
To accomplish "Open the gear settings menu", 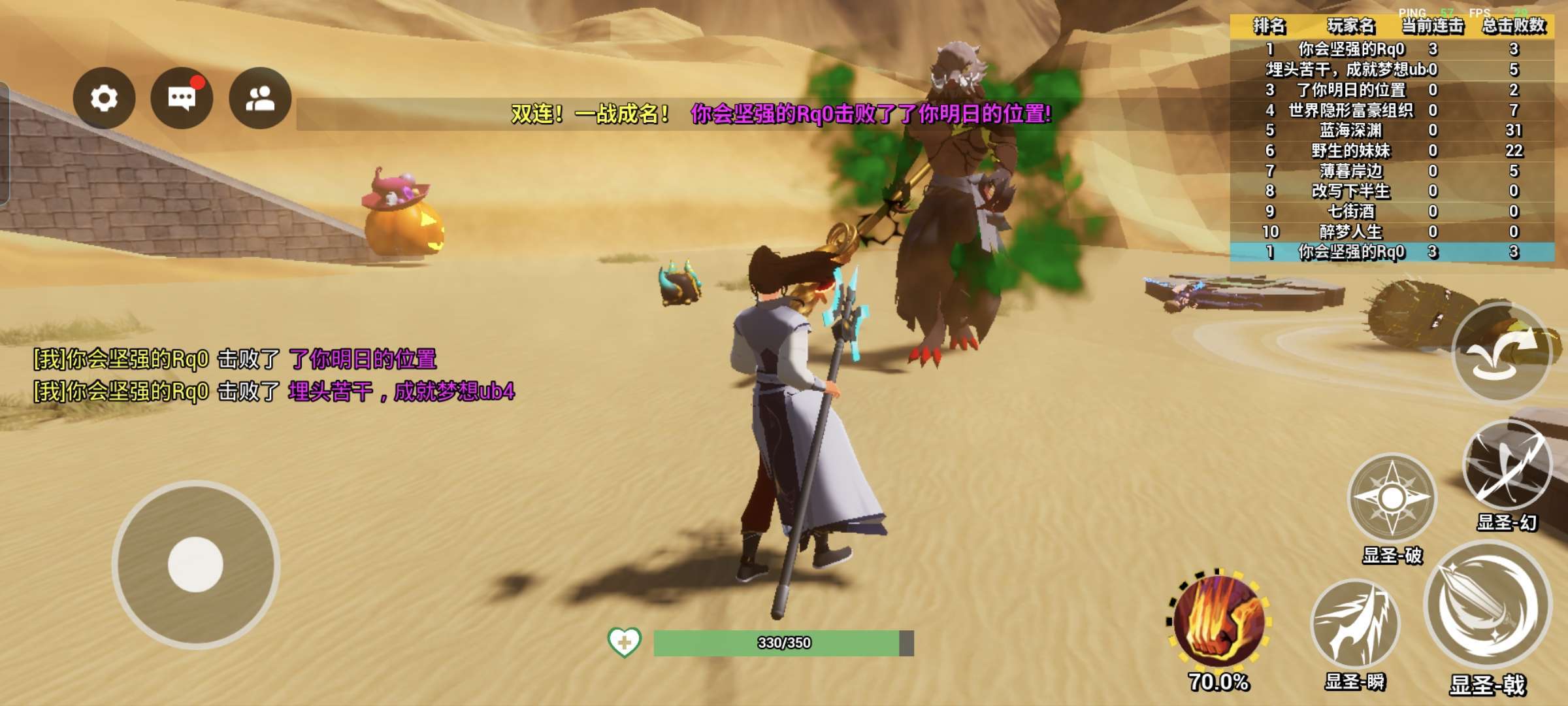I will click(104, 99).
